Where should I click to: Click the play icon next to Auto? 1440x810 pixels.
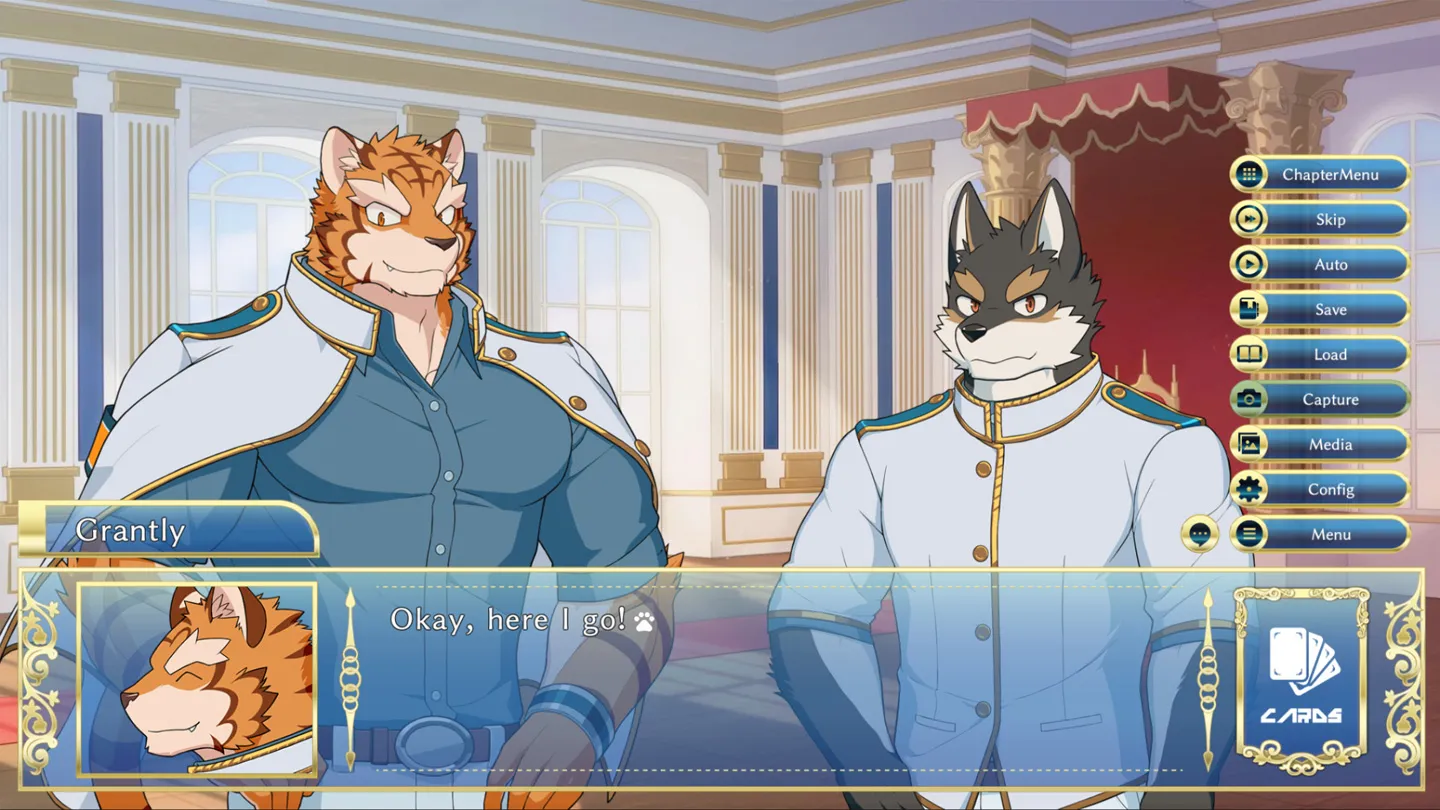[x=1248, y=264]
